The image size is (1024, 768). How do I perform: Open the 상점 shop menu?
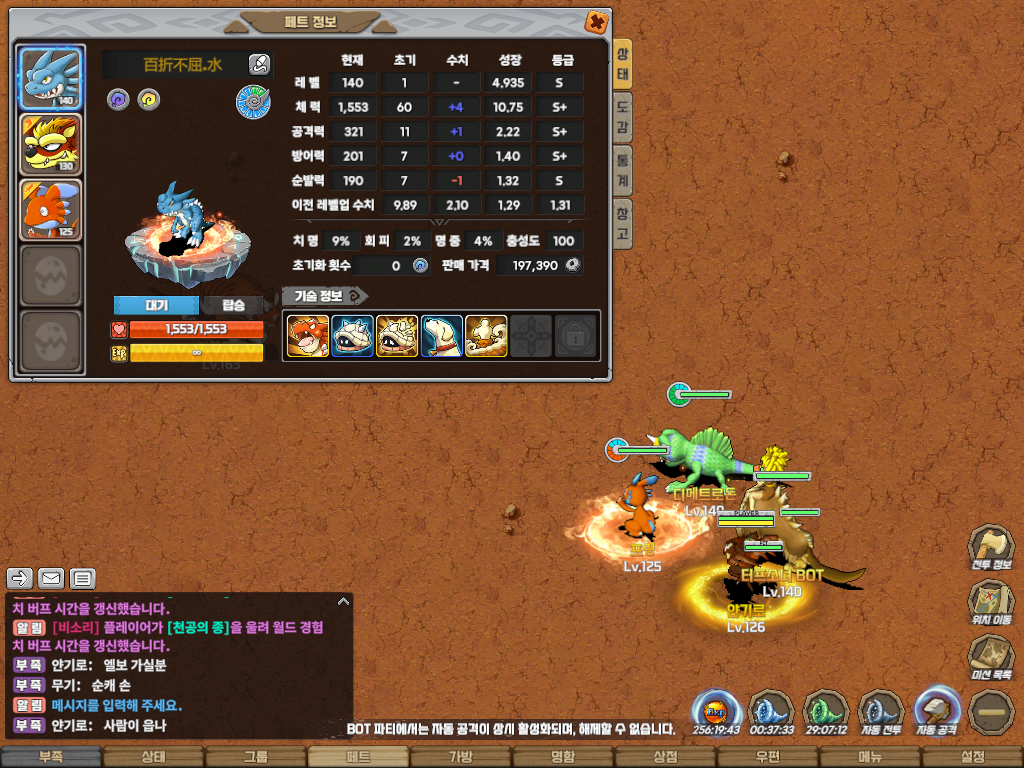[665, 757]
